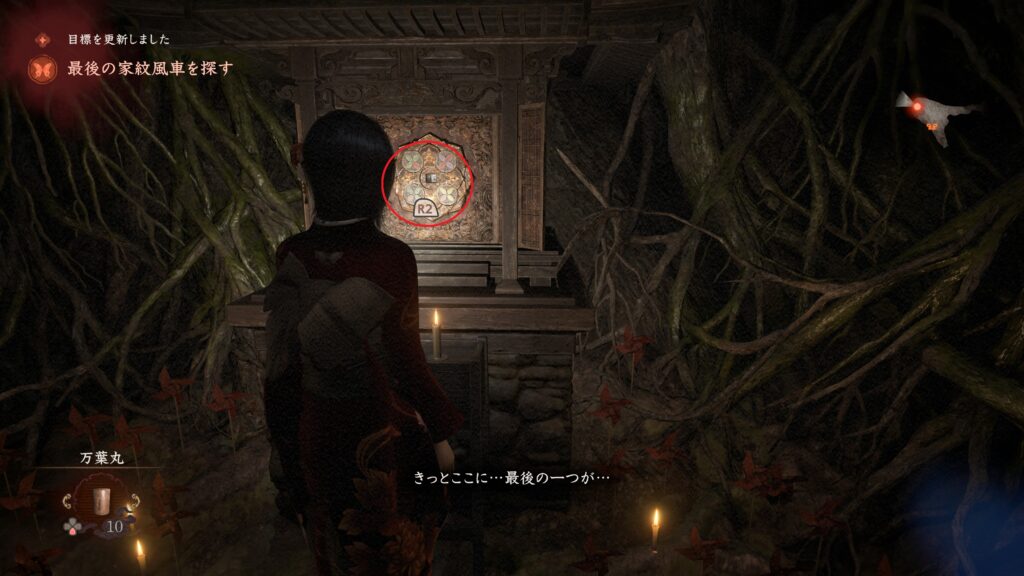Select the interaction marker on the crest panel
The width and height of the screenshot is (1024, 576).
(427, 179)
